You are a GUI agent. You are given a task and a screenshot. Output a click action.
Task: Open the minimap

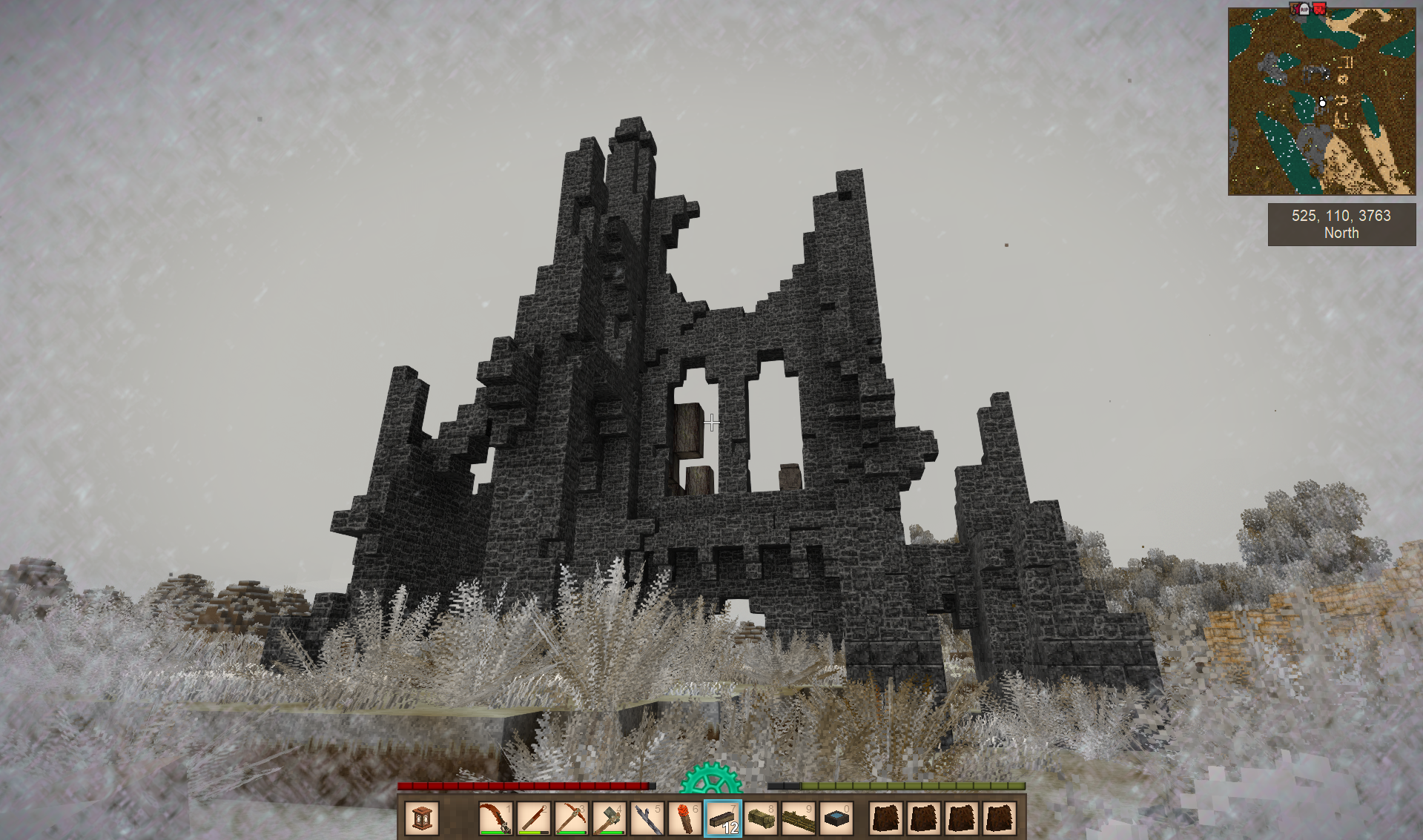(x=1321, y=102)
